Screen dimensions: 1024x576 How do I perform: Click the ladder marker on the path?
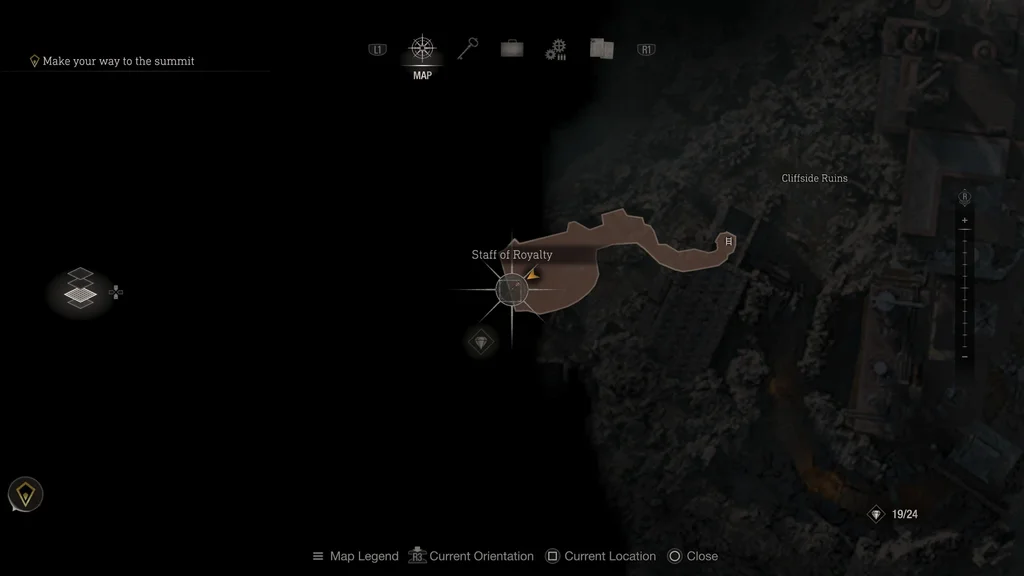point(729,241)
